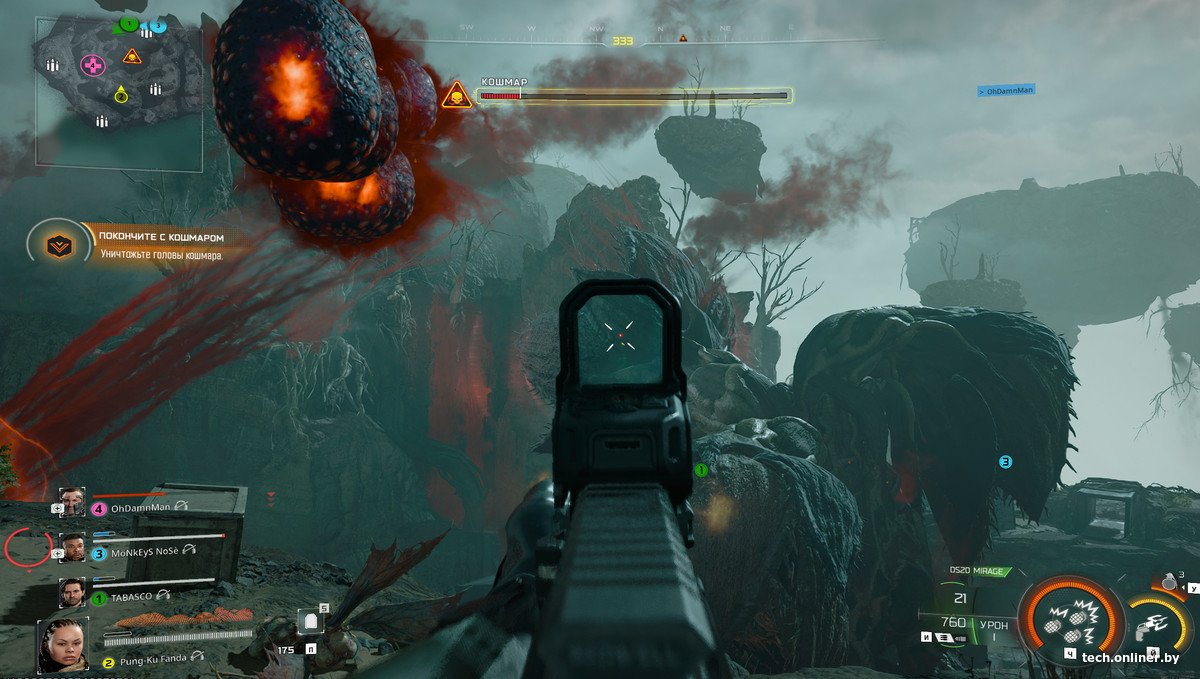Select MoNkEyS NoSè's squad portrait
Viewport: 1200px width, 679px height.
click(72, 548)
